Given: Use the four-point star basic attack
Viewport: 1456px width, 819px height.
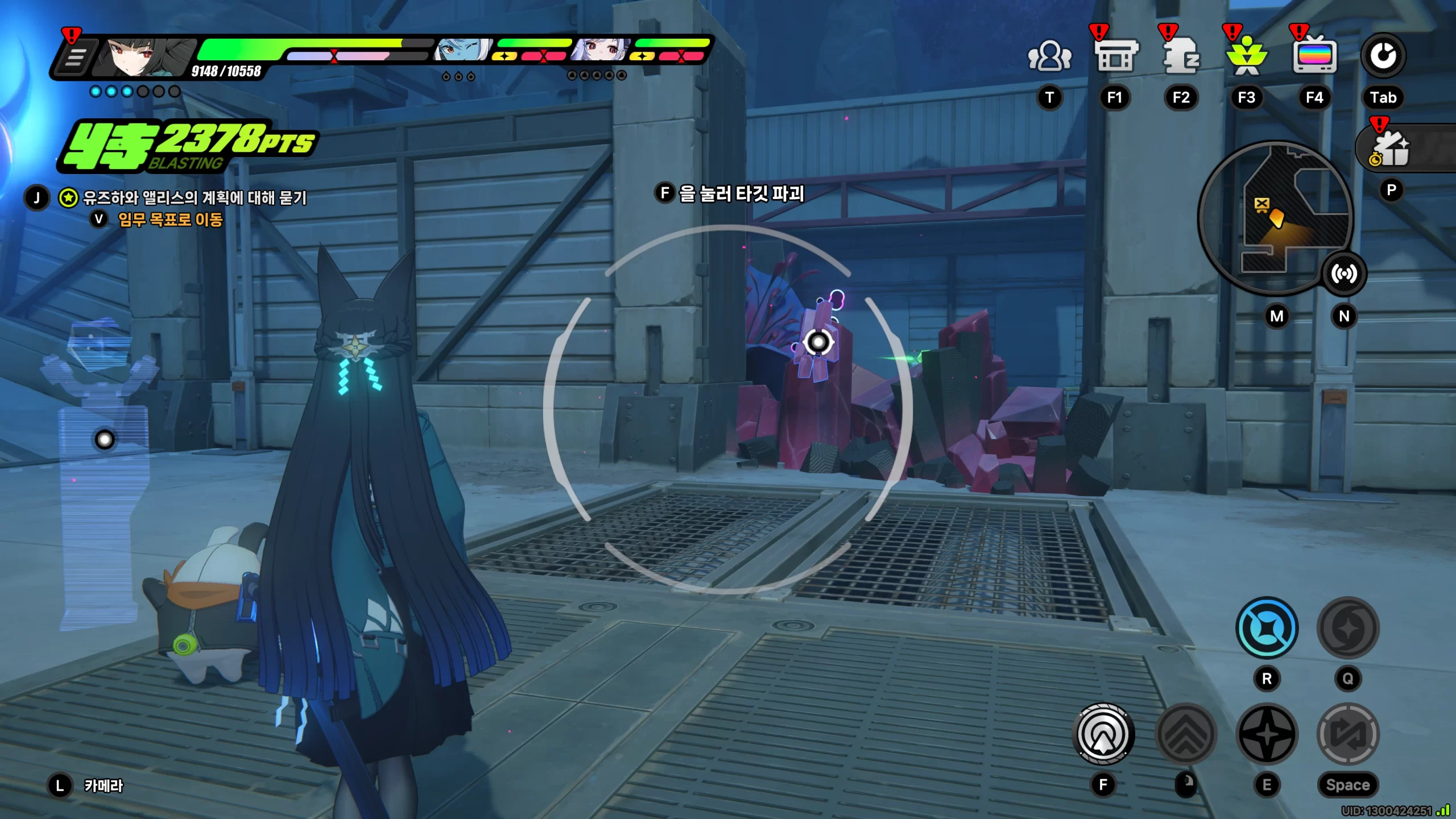Looking at the screenshot, I should click(1267, 734).
